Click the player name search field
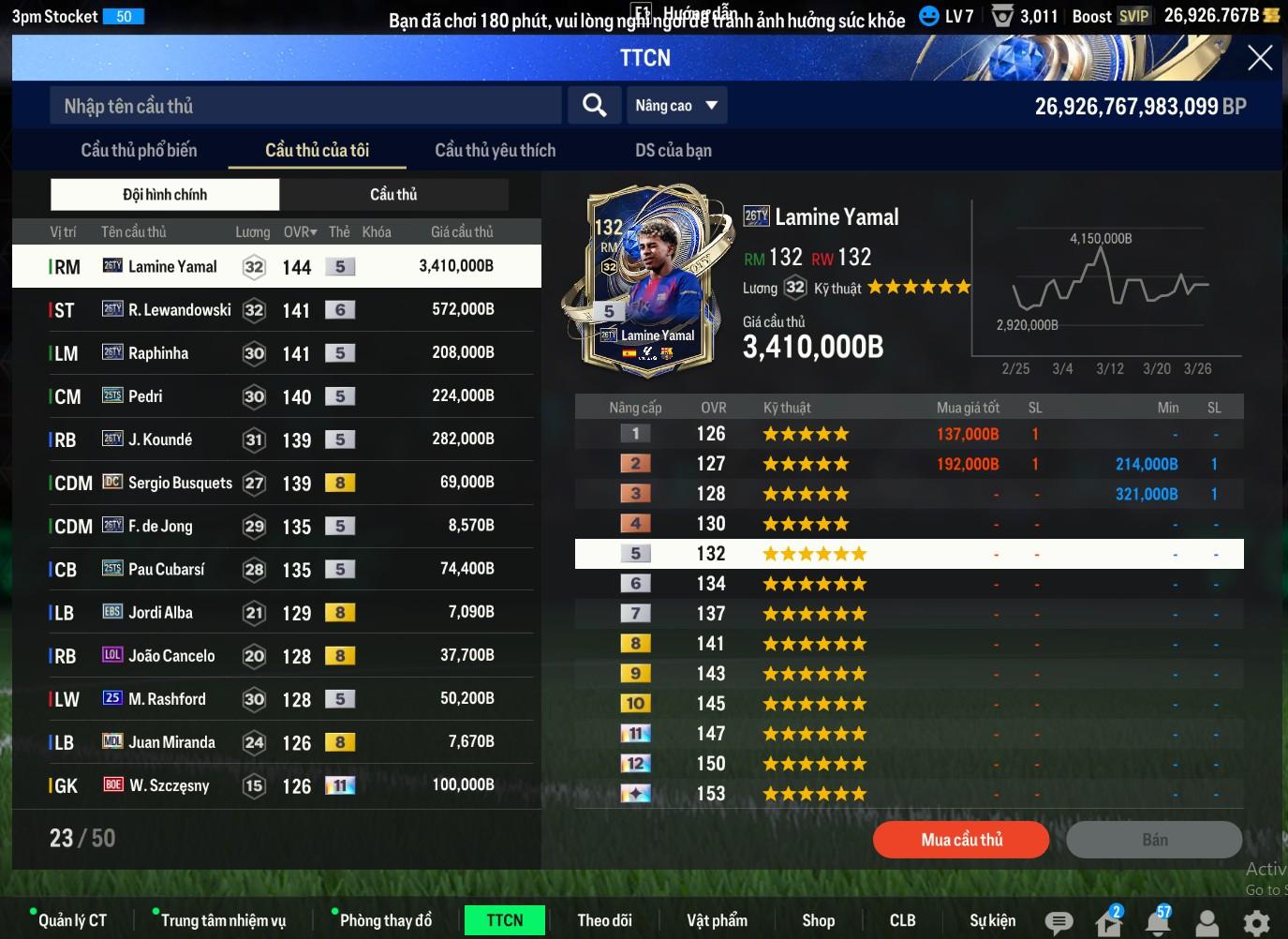 (305, 106)
